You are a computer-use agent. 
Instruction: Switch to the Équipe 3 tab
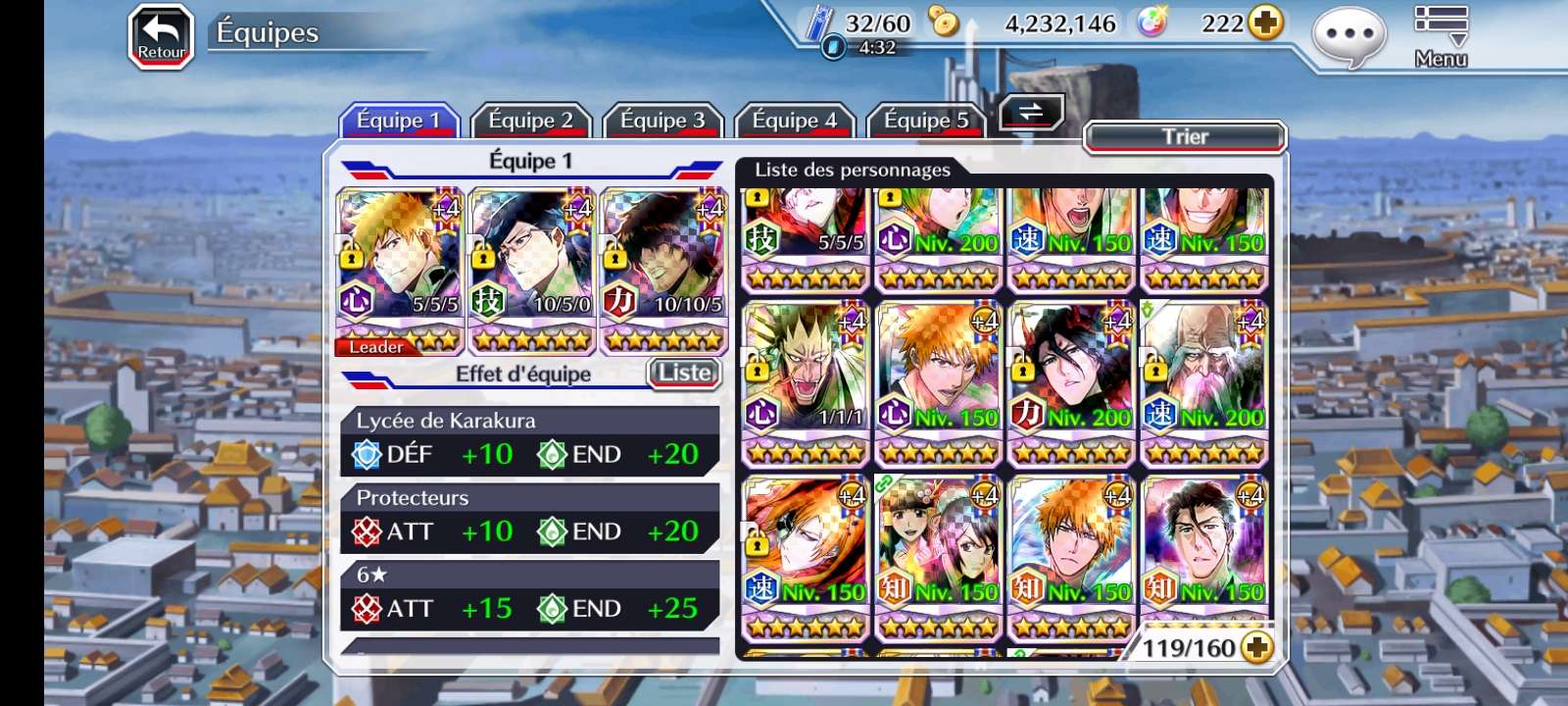pyautogui.click(x=662, y=121)
